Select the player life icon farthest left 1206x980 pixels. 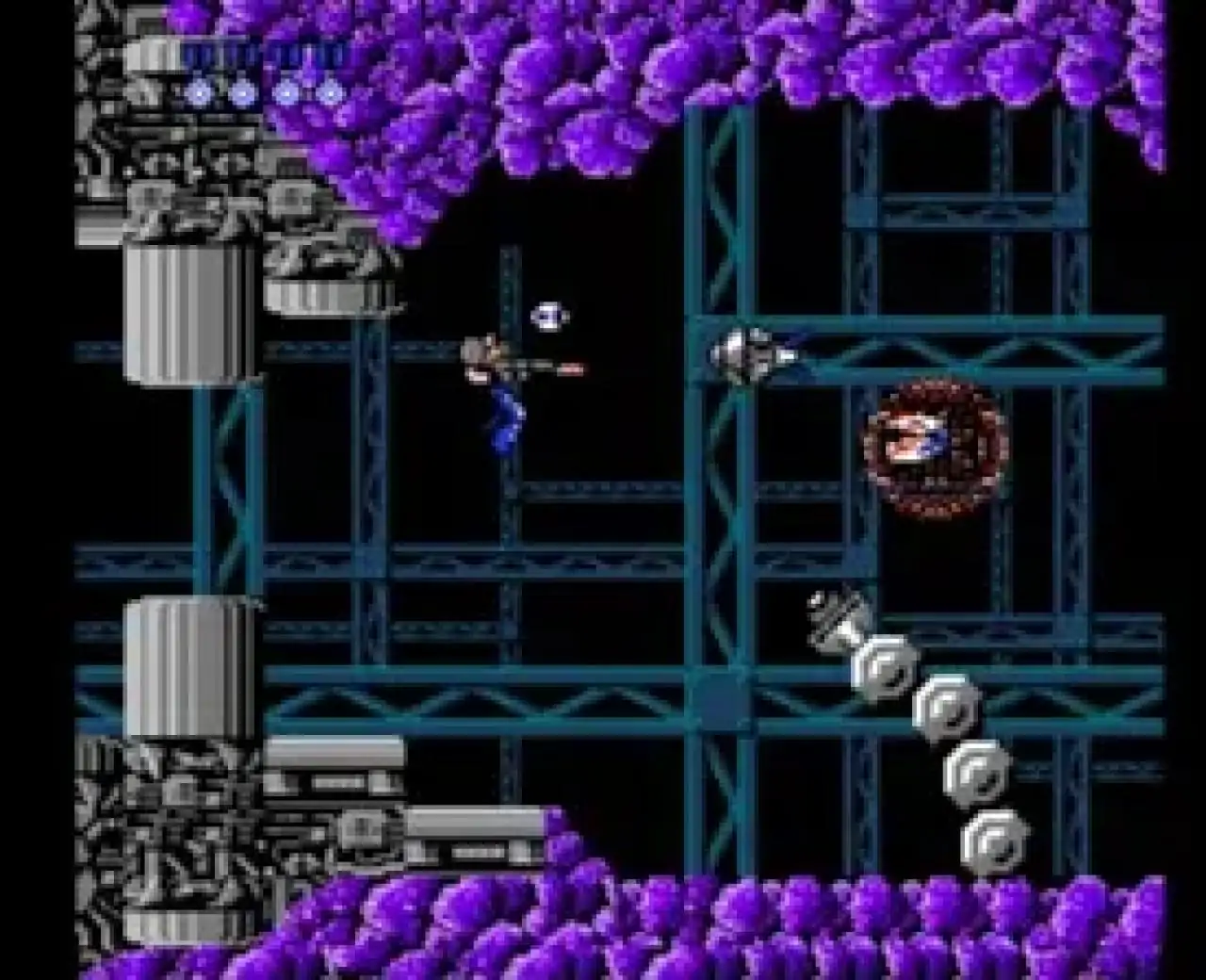coord(200,92)
